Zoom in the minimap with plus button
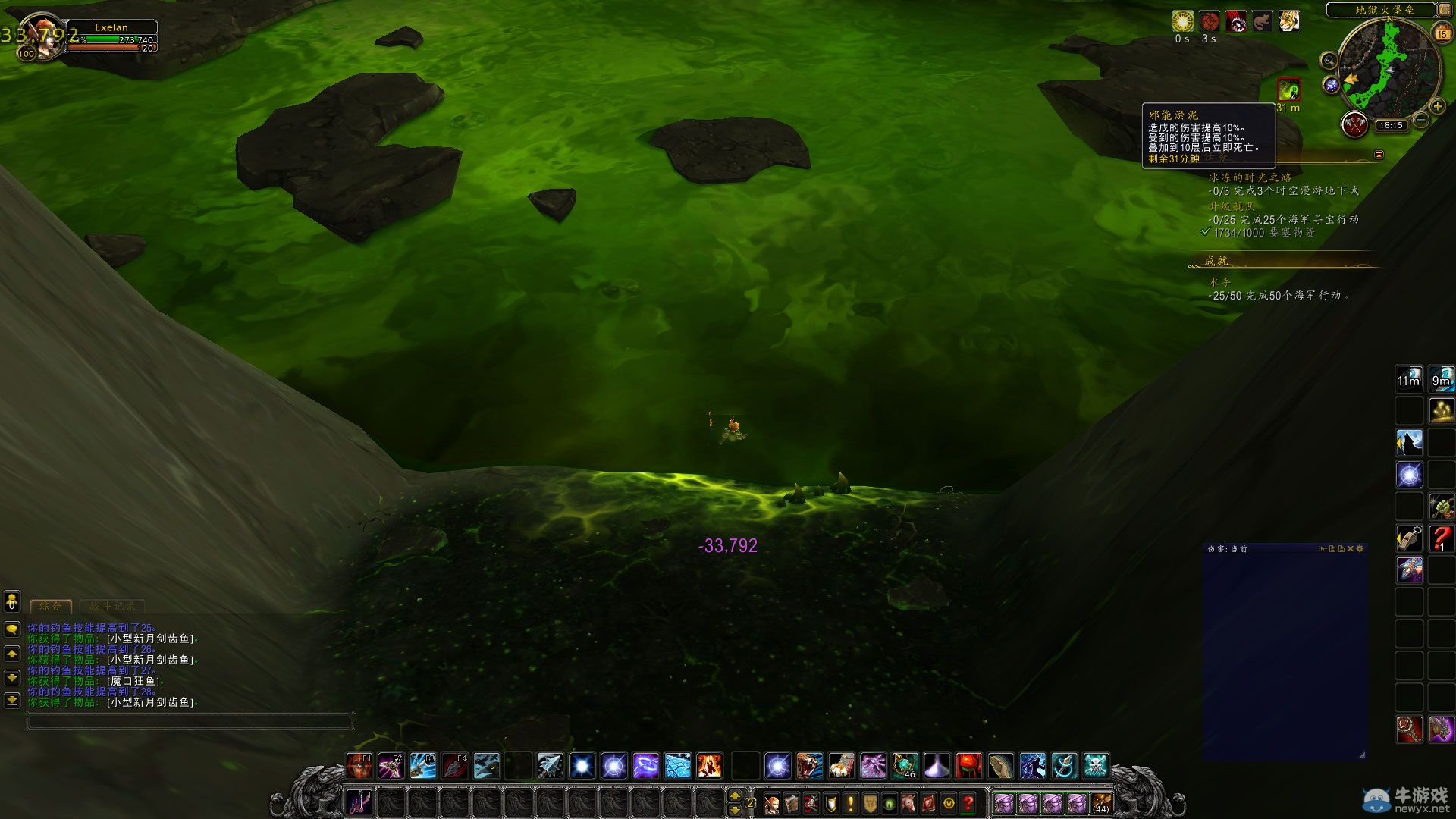1456x819 pixels. (1437, 107)
